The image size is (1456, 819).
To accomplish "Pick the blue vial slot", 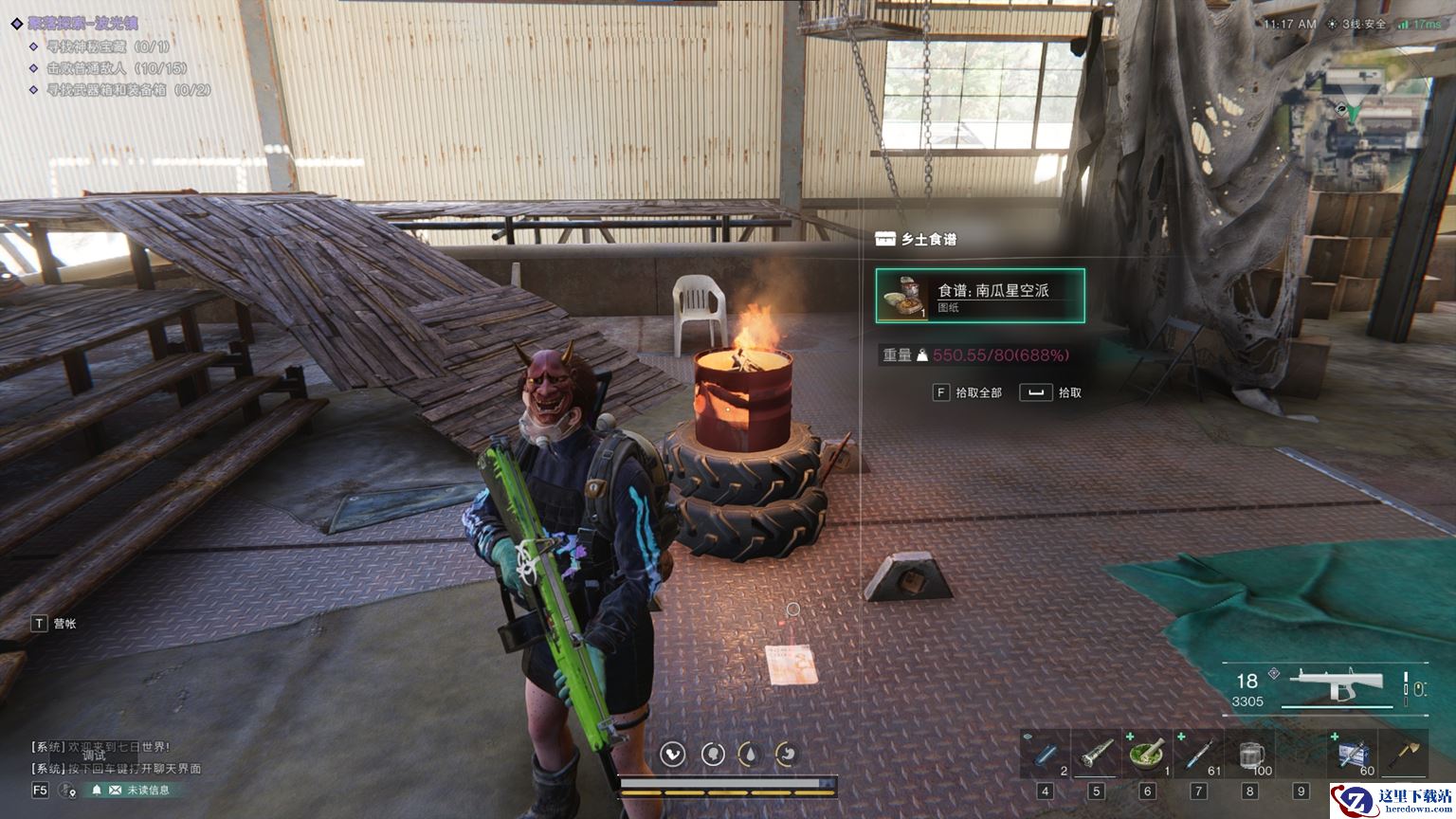I will [1045, 755].
